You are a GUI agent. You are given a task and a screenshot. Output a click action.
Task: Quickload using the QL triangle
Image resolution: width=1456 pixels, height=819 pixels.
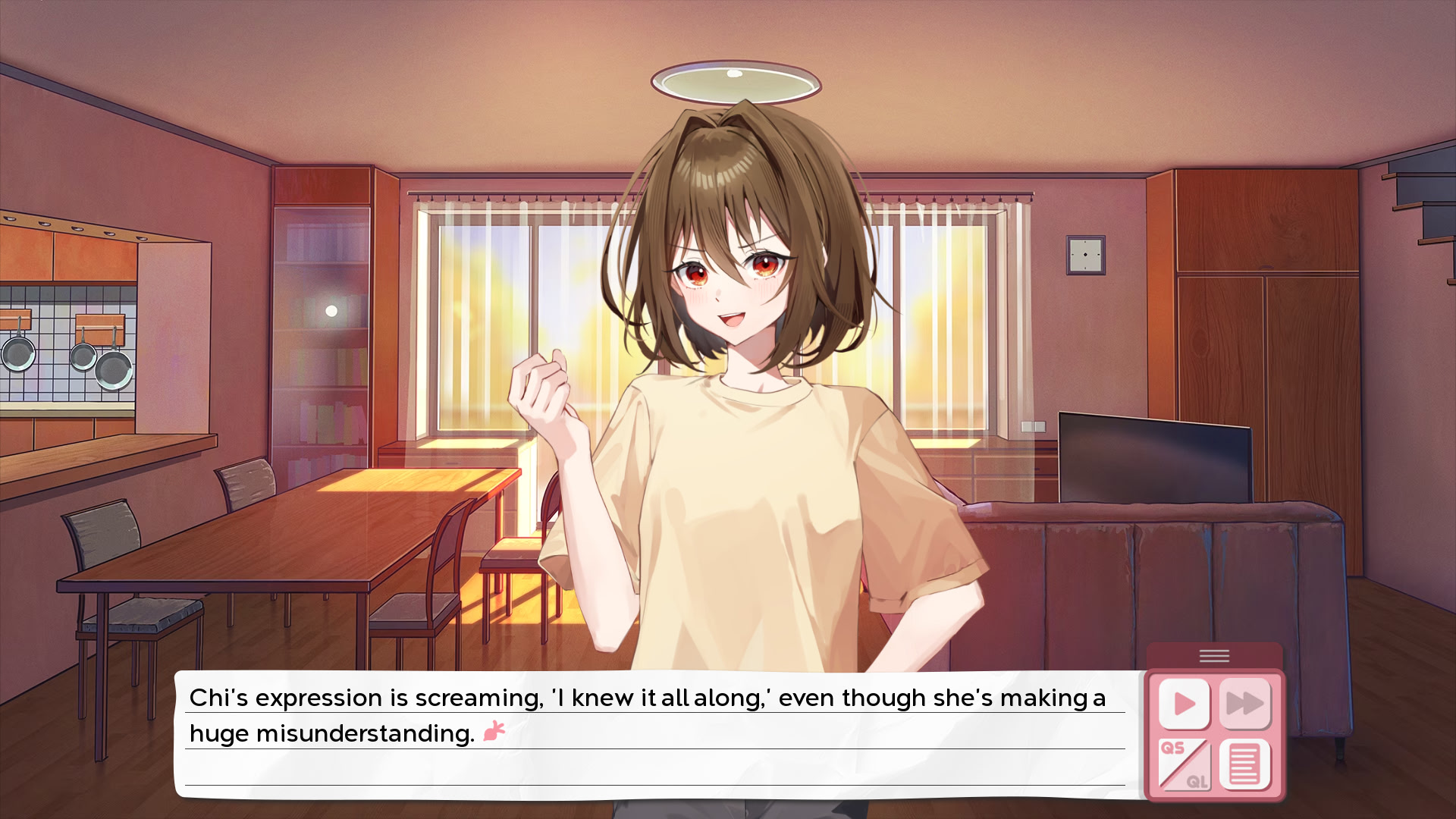(x=1200, y=781)
